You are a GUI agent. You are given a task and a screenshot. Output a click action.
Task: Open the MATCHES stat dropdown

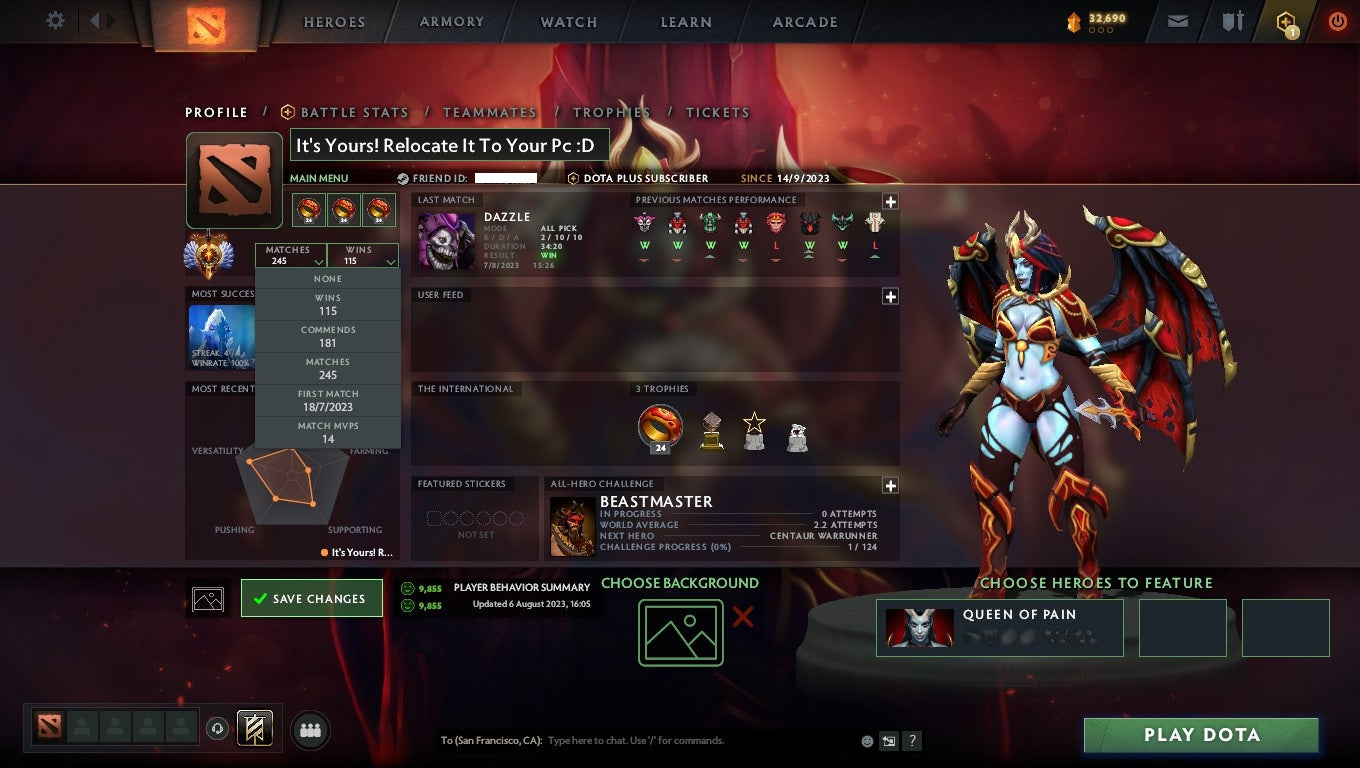(292, 255)
